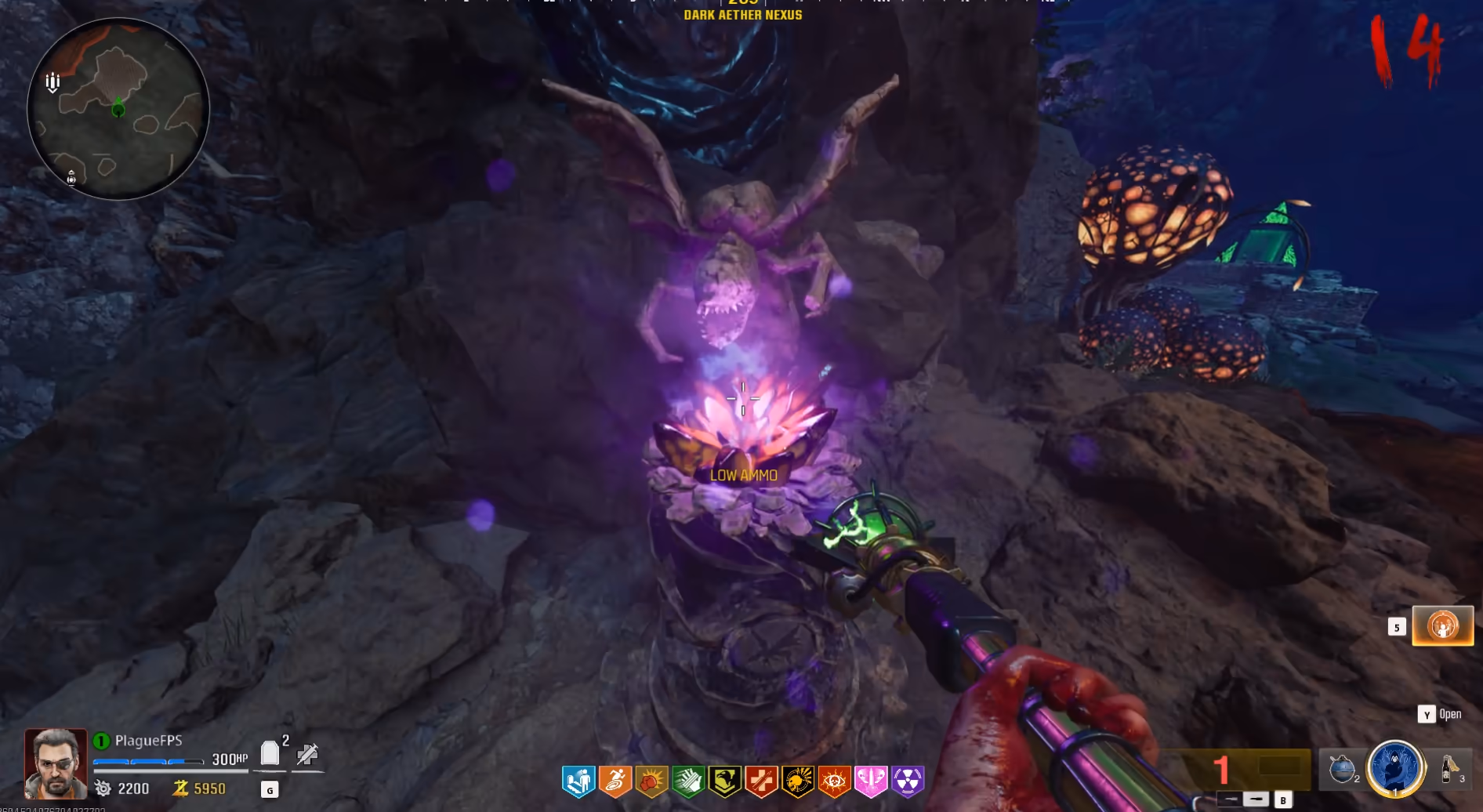Viewport: 1483px width, 812px height.
Task: Click the yellow skull Deadshot Daiquiri perk
Action: 798,781
